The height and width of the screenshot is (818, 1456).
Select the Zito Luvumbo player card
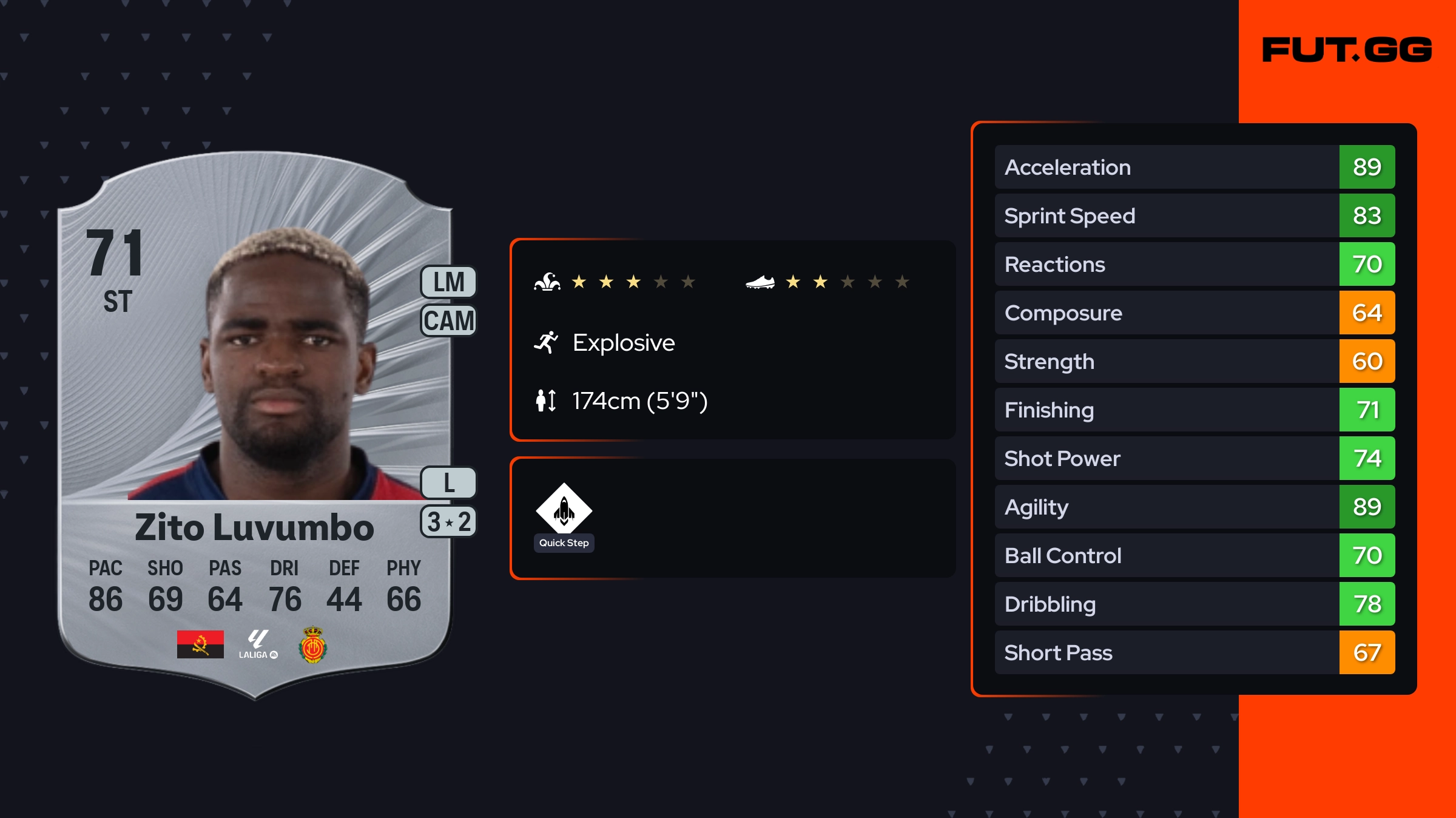click(255, 425)
